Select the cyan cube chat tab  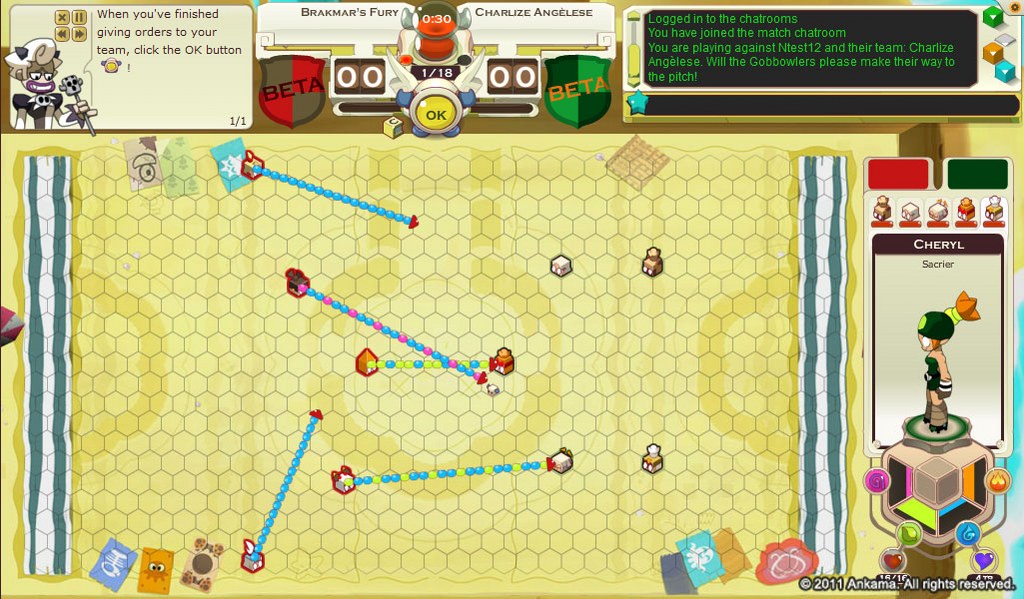coord(1003,72)
